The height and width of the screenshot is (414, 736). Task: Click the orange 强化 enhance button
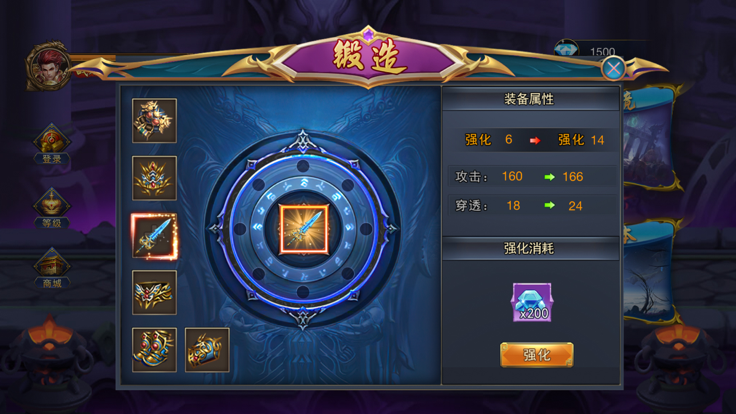536,354
